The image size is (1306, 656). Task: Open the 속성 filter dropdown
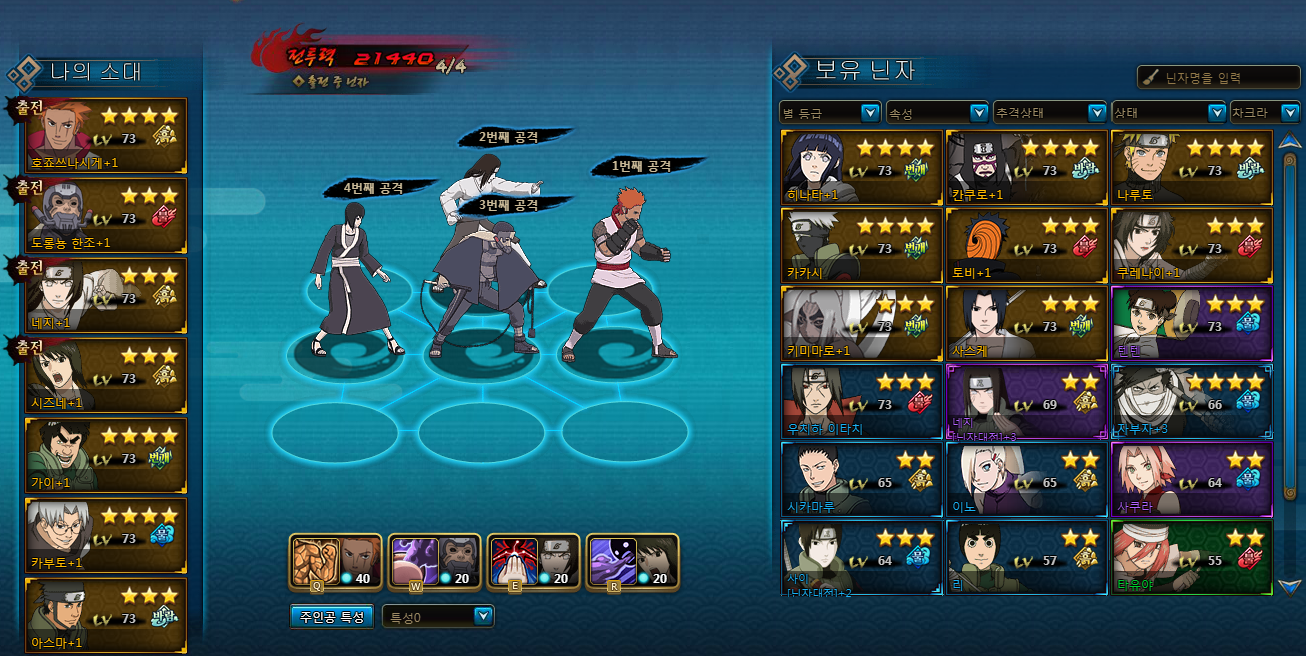click(938, 113)
